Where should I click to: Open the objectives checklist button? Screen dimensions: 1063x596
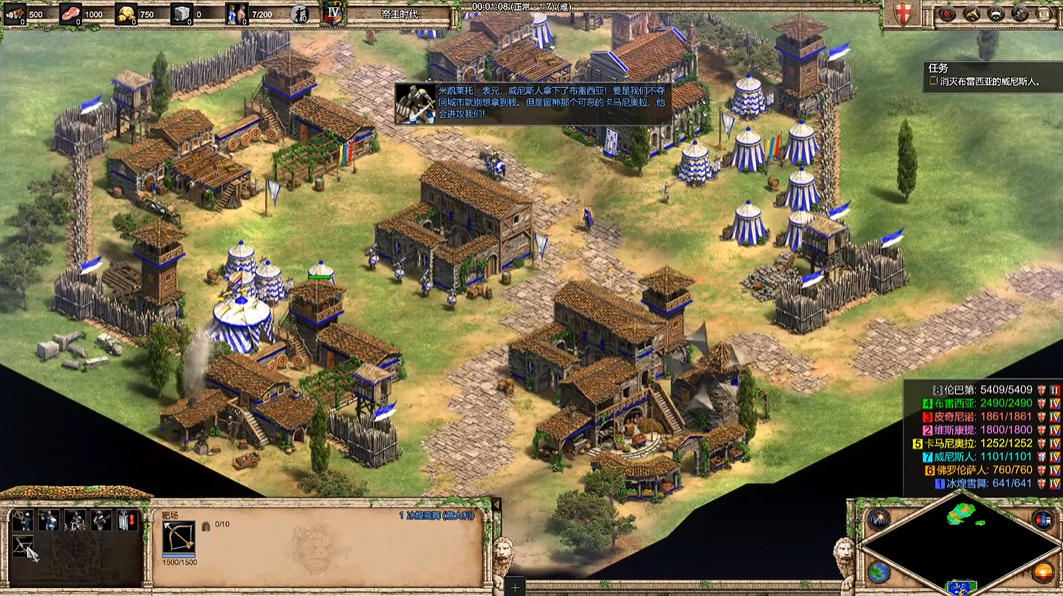(x=945, y=14)
